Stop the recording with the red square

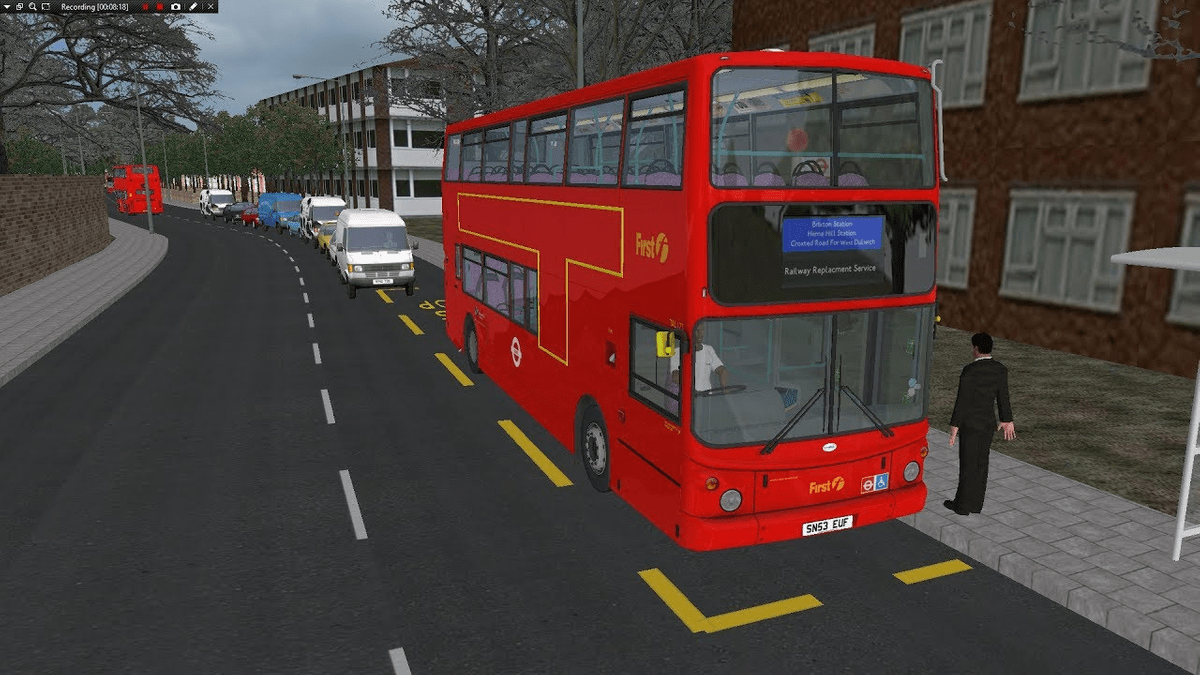coord(160,7)
